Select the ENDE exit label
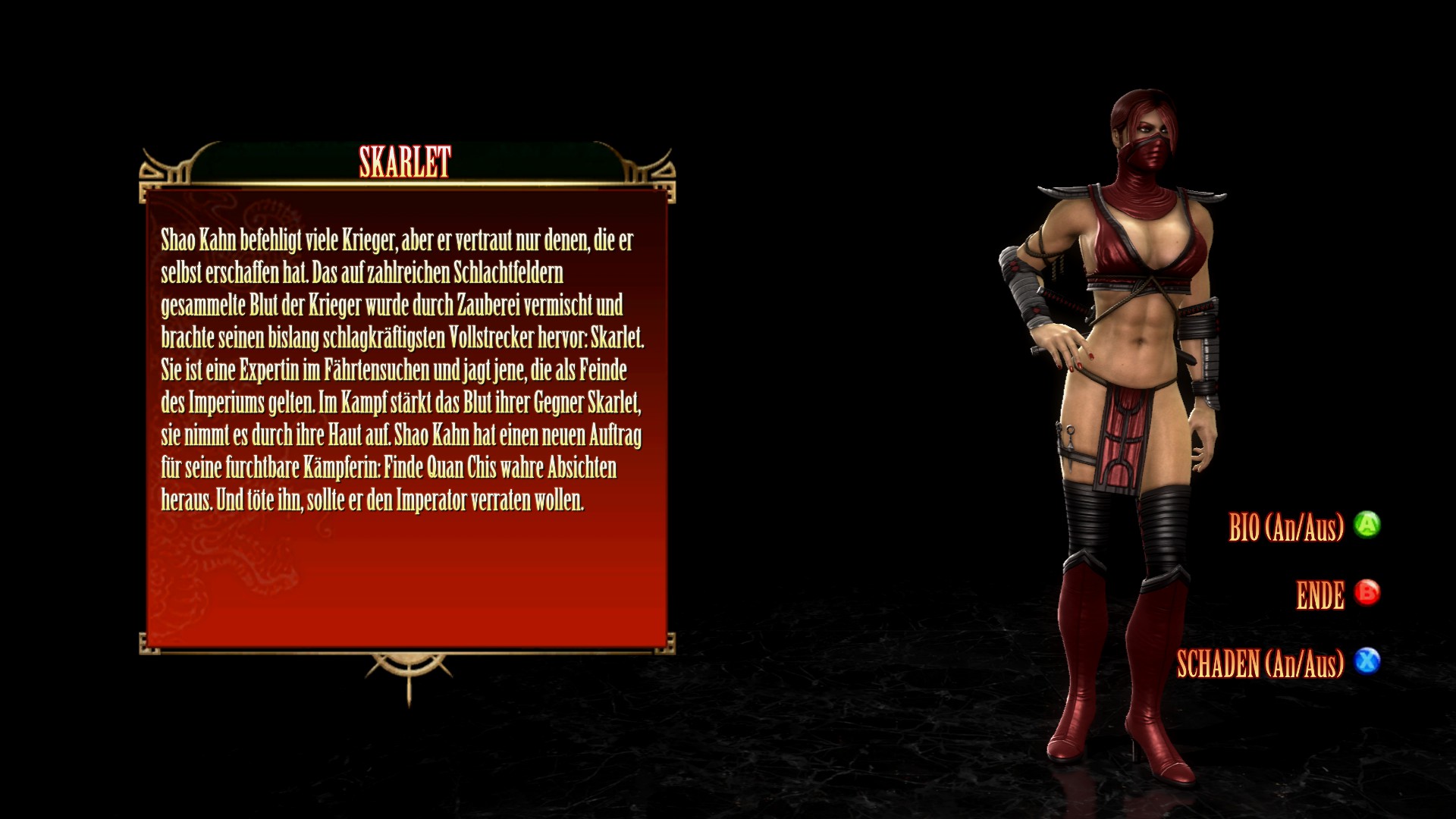Image resolution: width=1456 pixels, height=819 pixels. coord(1320,595)
